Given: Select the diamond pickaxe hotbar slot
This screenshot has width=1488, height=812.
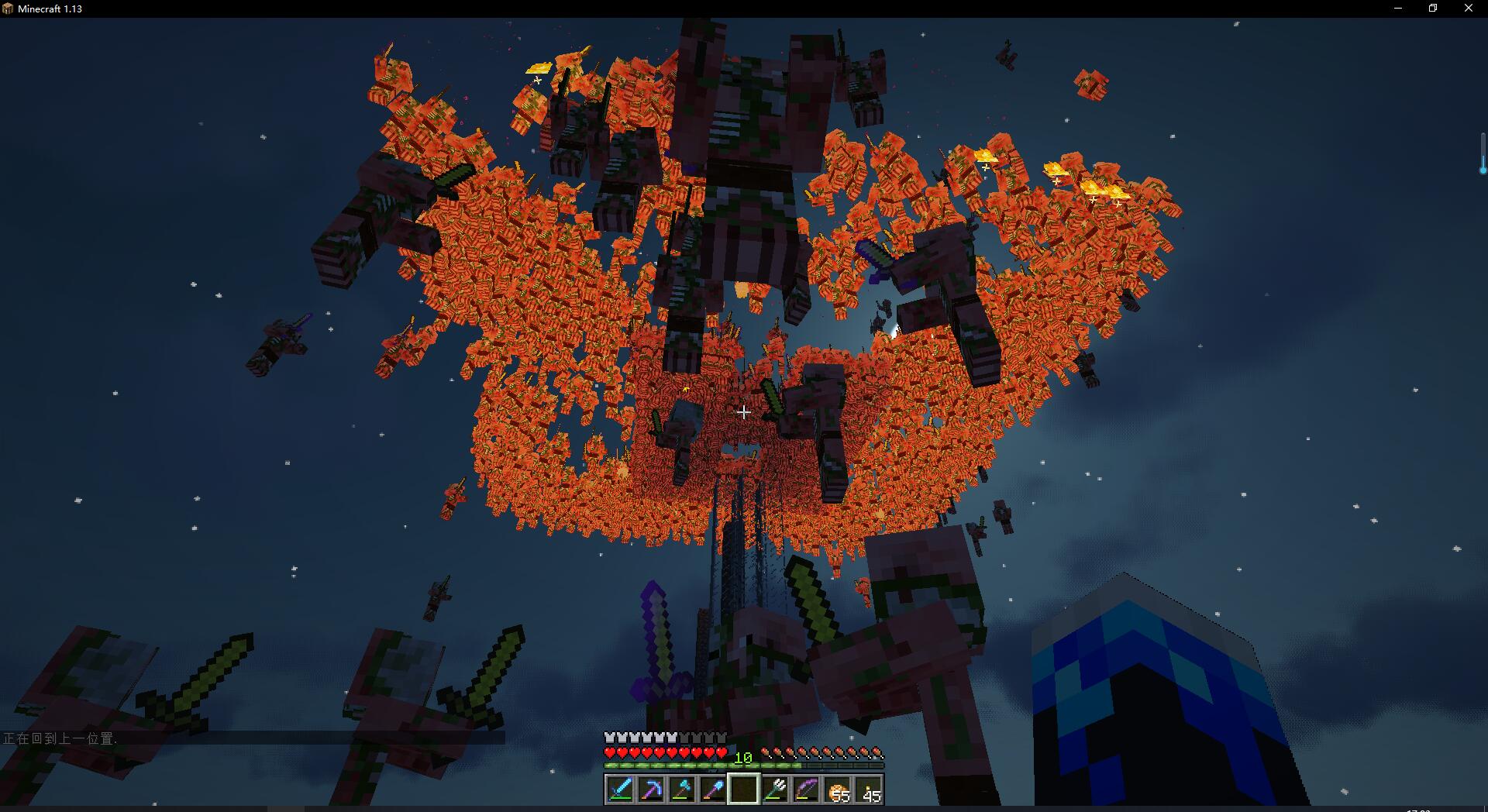Looking at the screenshot, I should pyautogui.click(x=651, y=790).
